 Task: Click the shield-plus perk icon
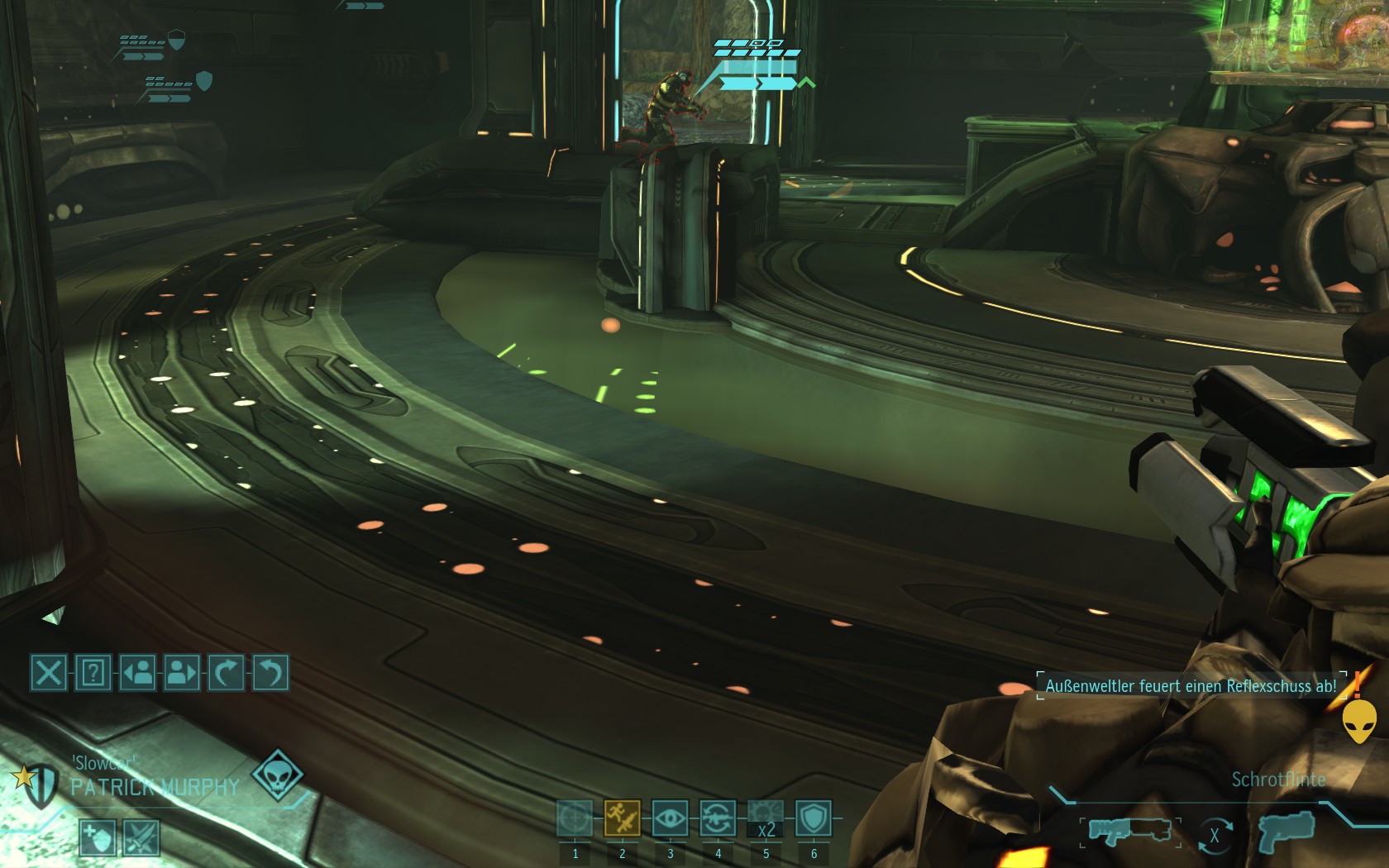coord(97,838)
